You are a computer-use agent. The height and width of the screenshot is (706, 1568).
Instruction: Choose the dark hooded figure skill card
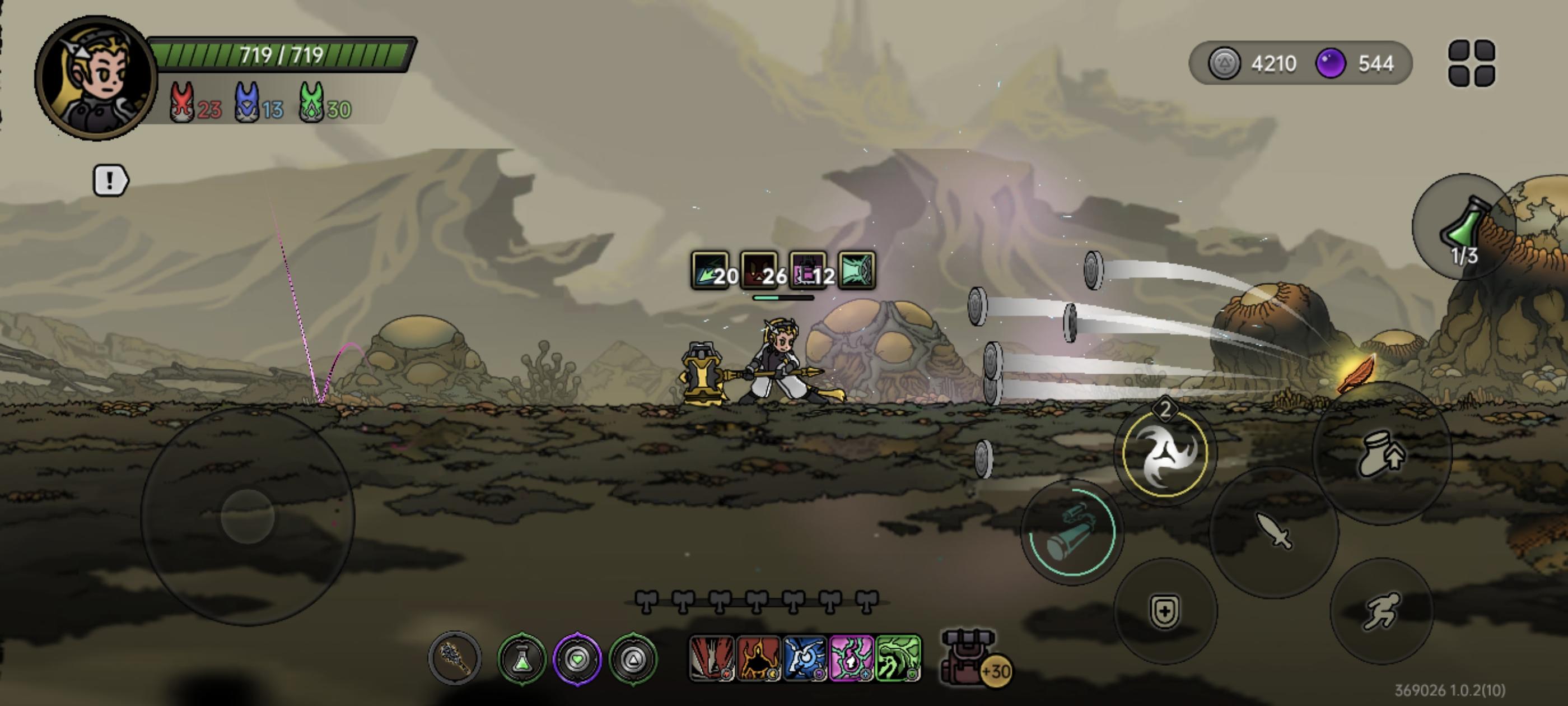758,658
